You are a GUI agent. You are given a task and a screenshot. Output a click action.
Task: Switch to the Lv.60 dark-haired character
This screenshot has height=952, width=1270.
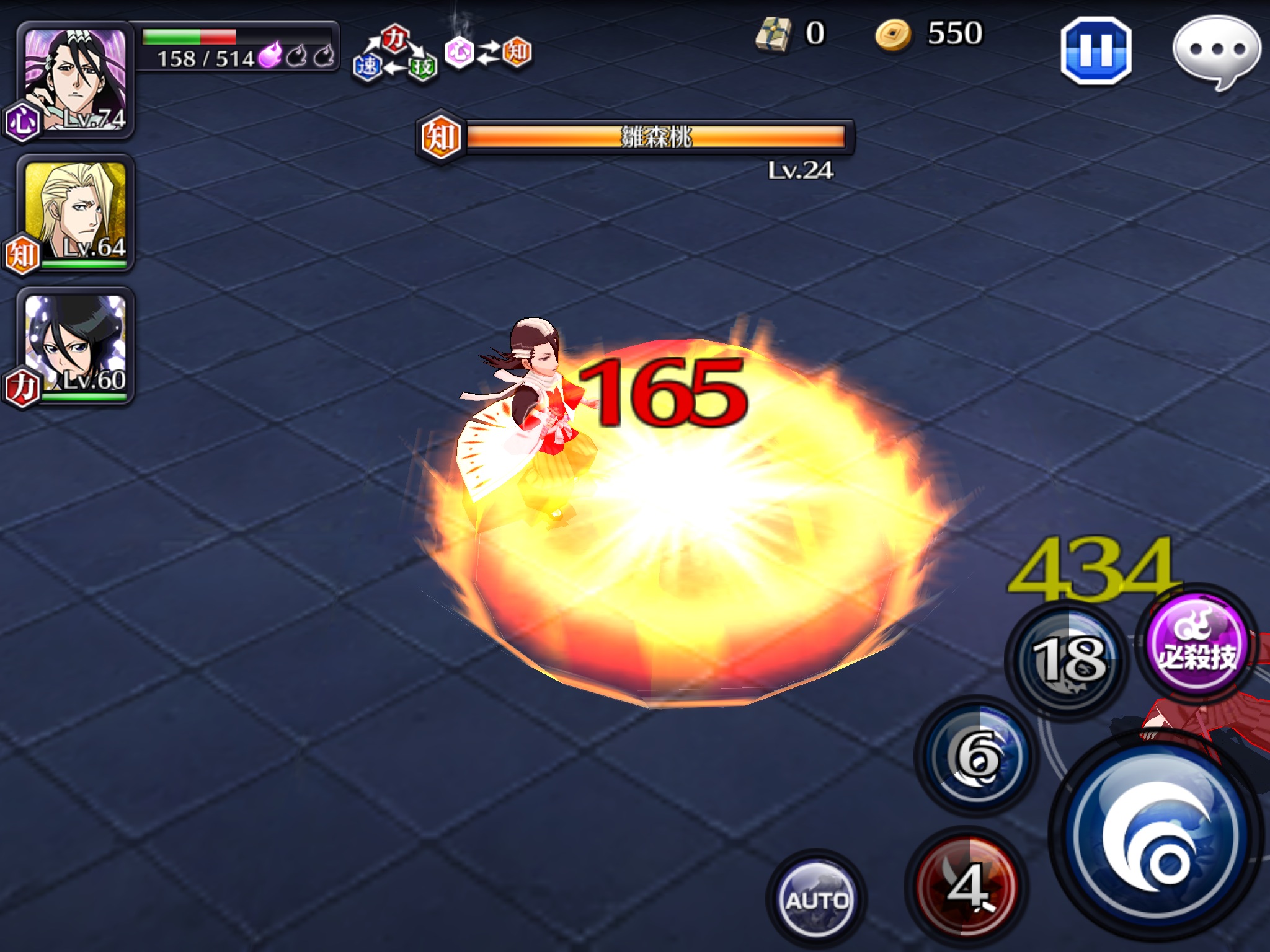coord(76,345)
